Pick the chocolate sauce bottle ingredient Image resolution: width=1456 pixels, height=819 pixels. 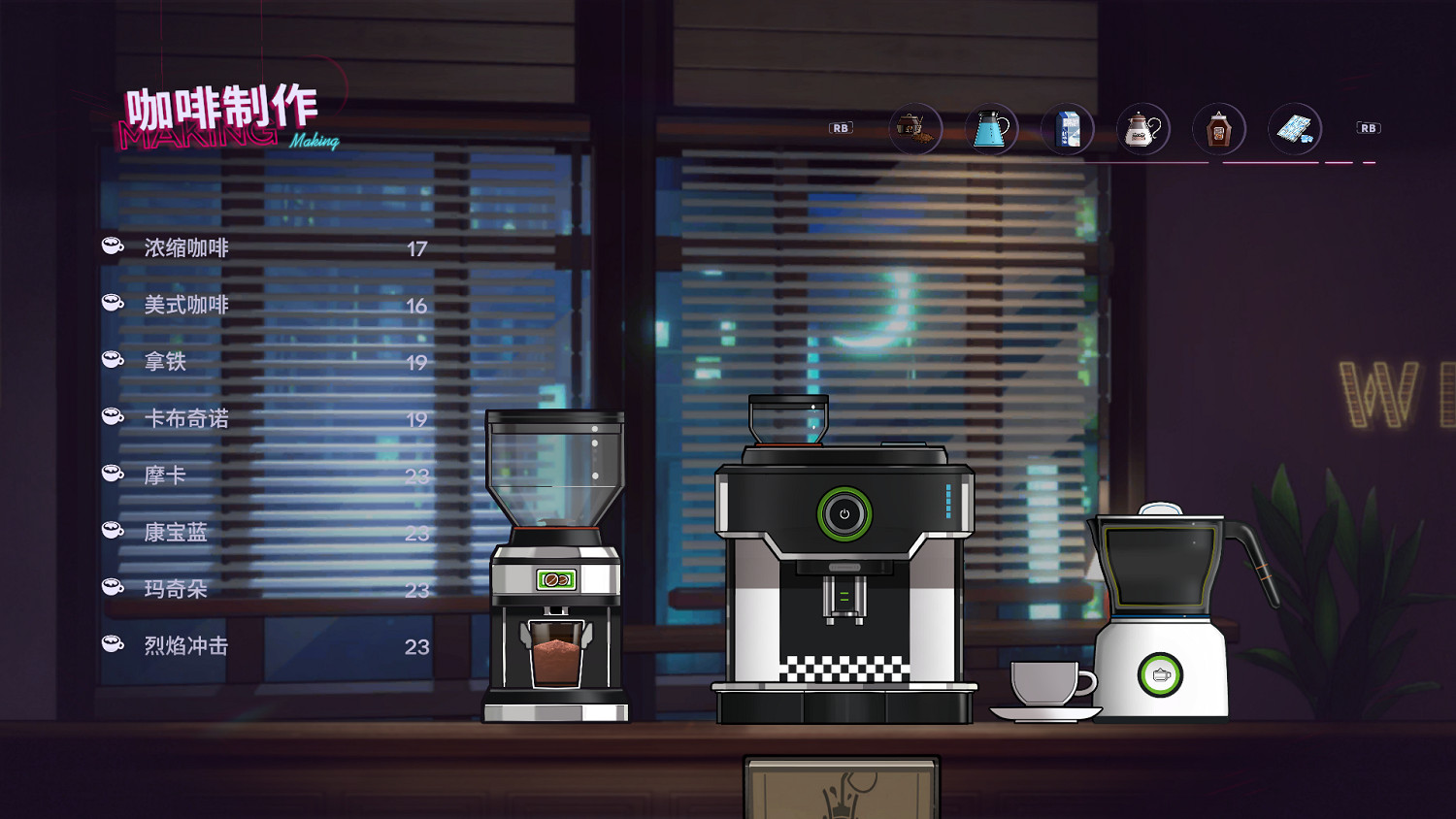pos(1218,127)
